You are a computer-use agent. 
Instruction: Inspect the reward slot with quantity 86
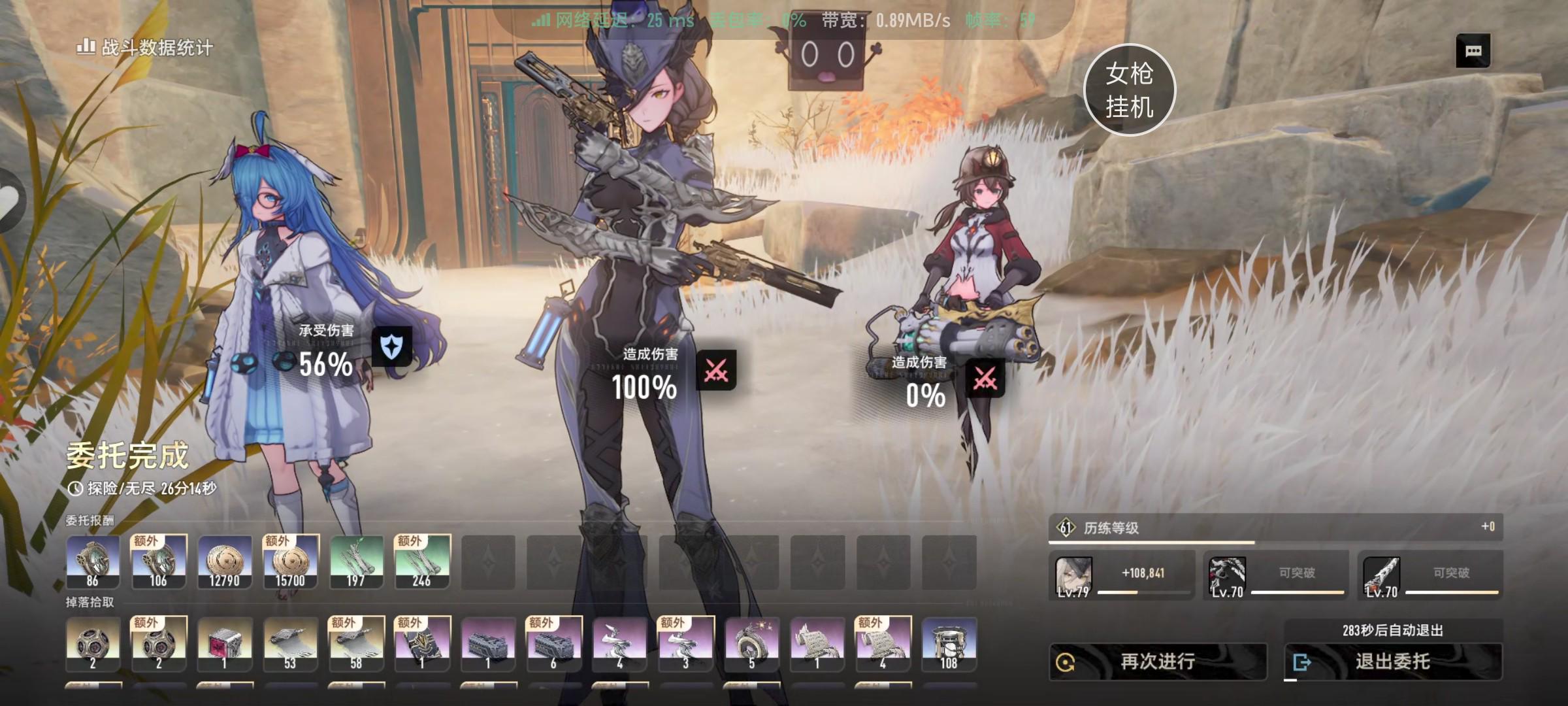93,562
